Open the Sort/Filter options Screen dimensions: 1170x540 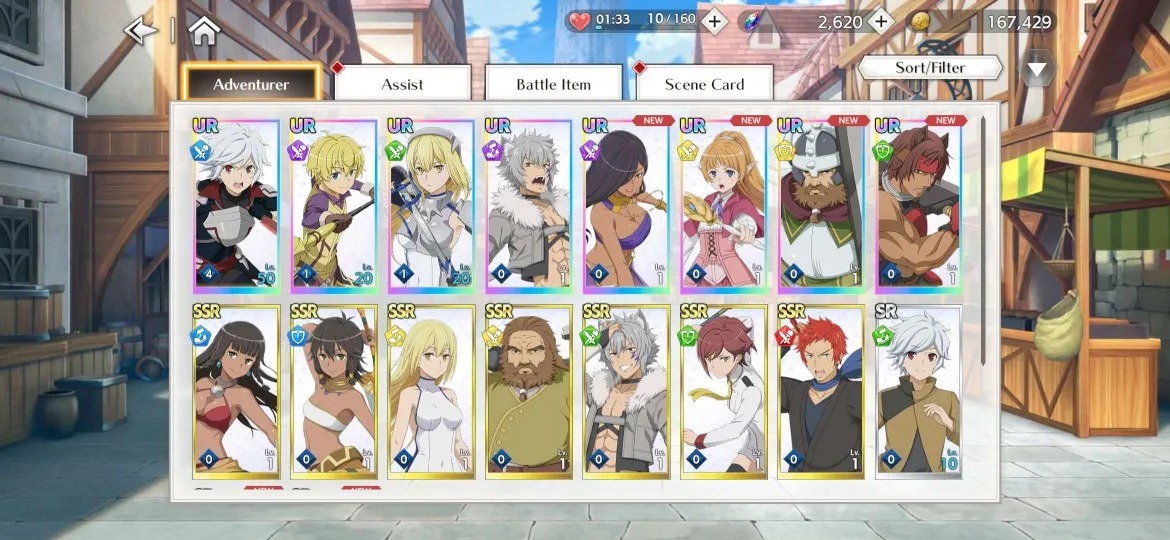[930, 68]
